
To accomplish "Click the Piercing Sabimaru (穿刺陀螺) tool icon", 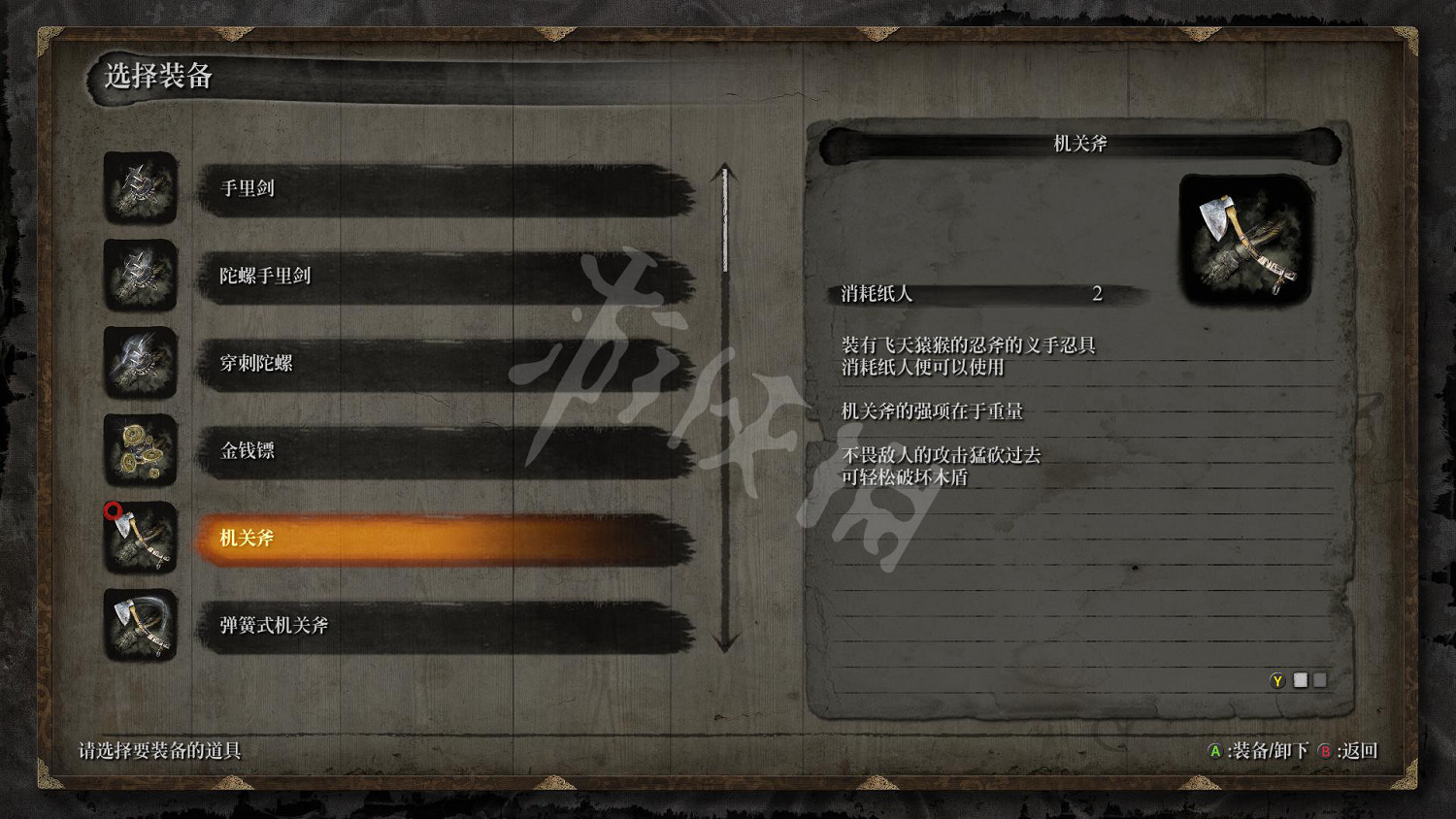I will [x=140, y=365].
